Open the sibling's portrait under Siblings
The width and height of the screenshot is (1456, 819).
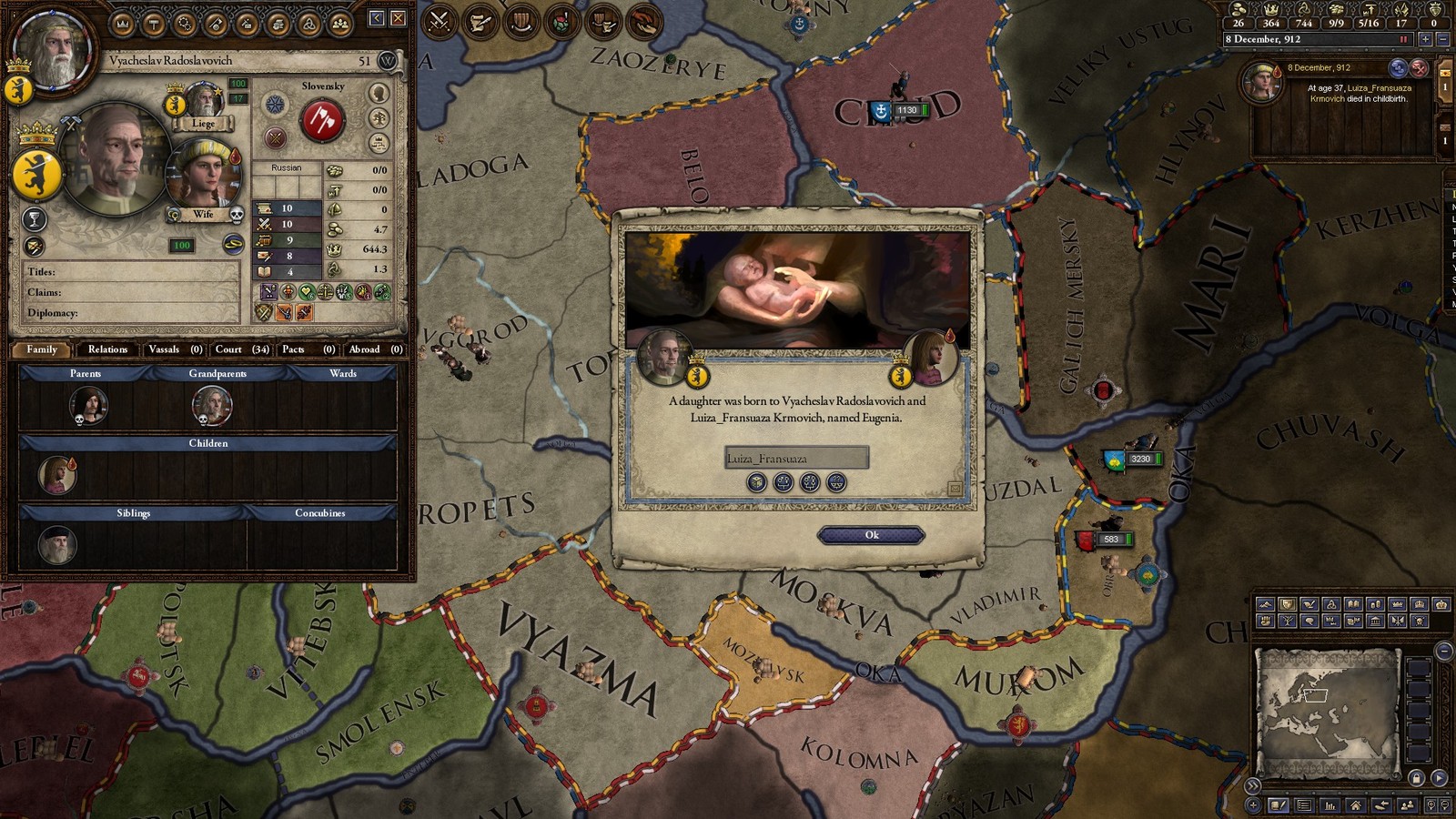tap(56, 544)
